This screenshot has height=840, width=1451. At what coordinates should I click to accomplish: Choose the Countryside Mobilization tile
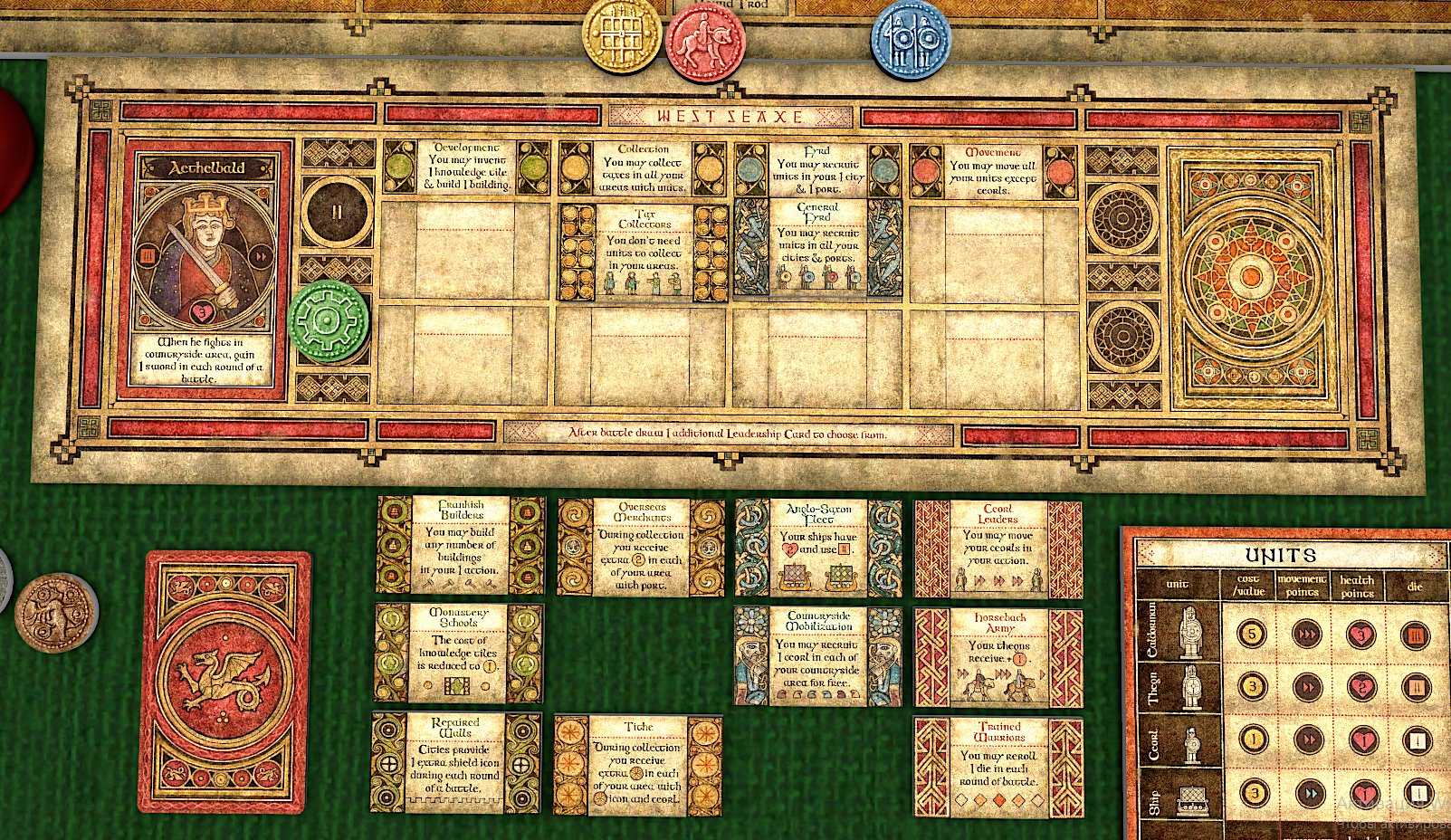tap(818, 656)
